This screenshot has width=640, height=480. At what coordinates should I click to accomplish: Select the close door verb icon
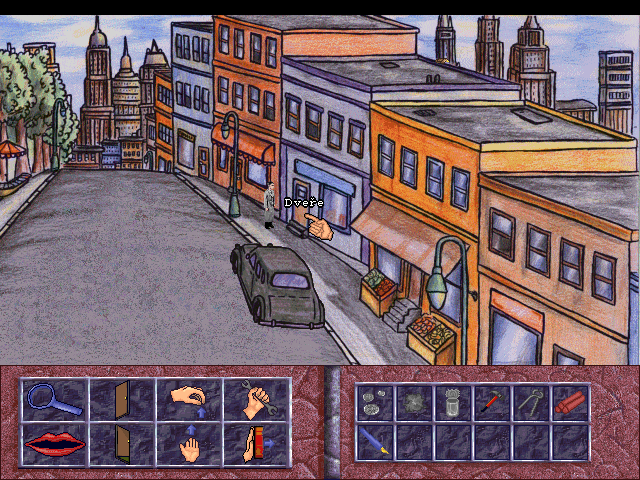click(121, 443)
